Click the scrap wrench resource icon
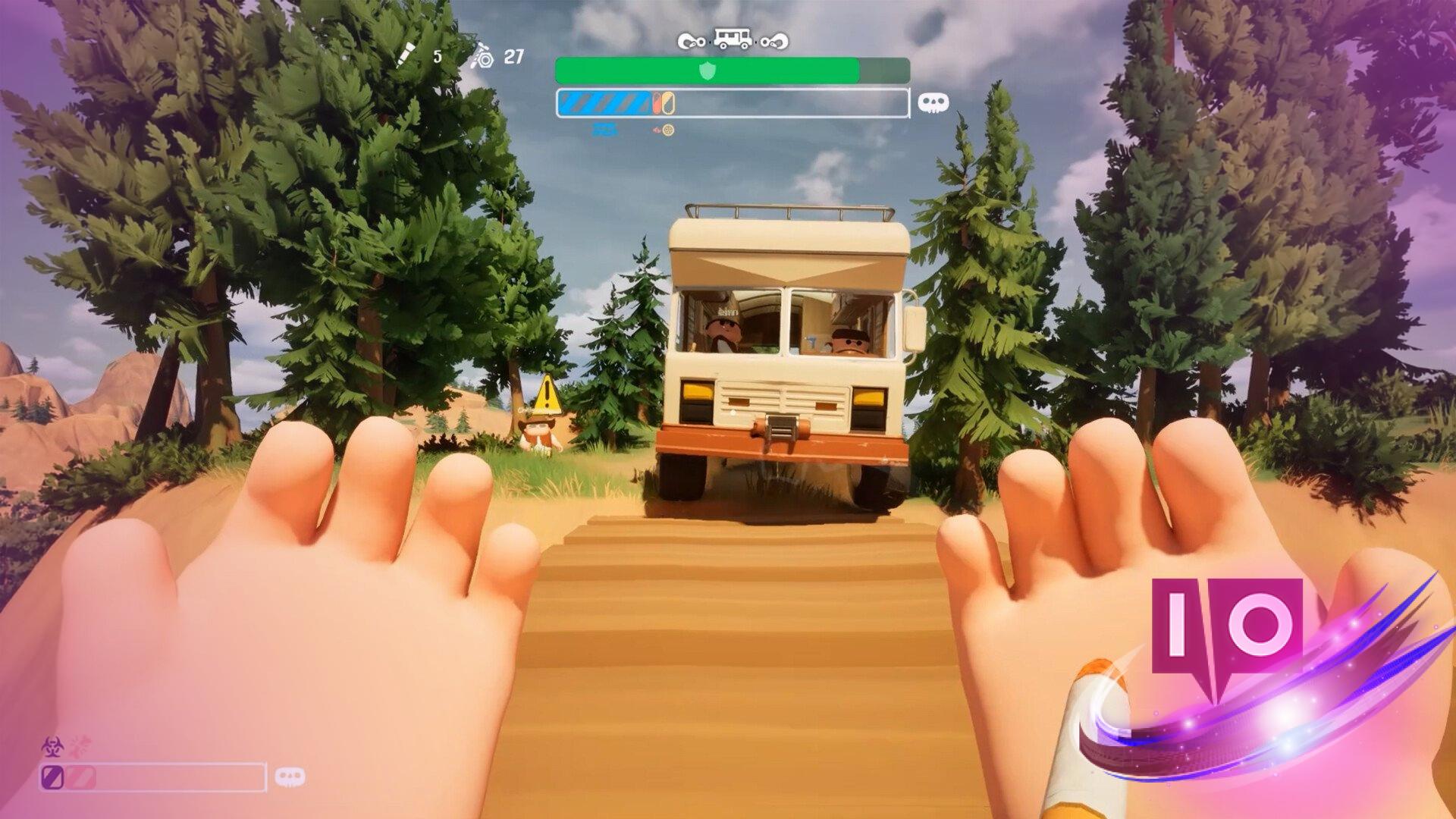Screen dimensions: 1456x819 coord(483,59)
